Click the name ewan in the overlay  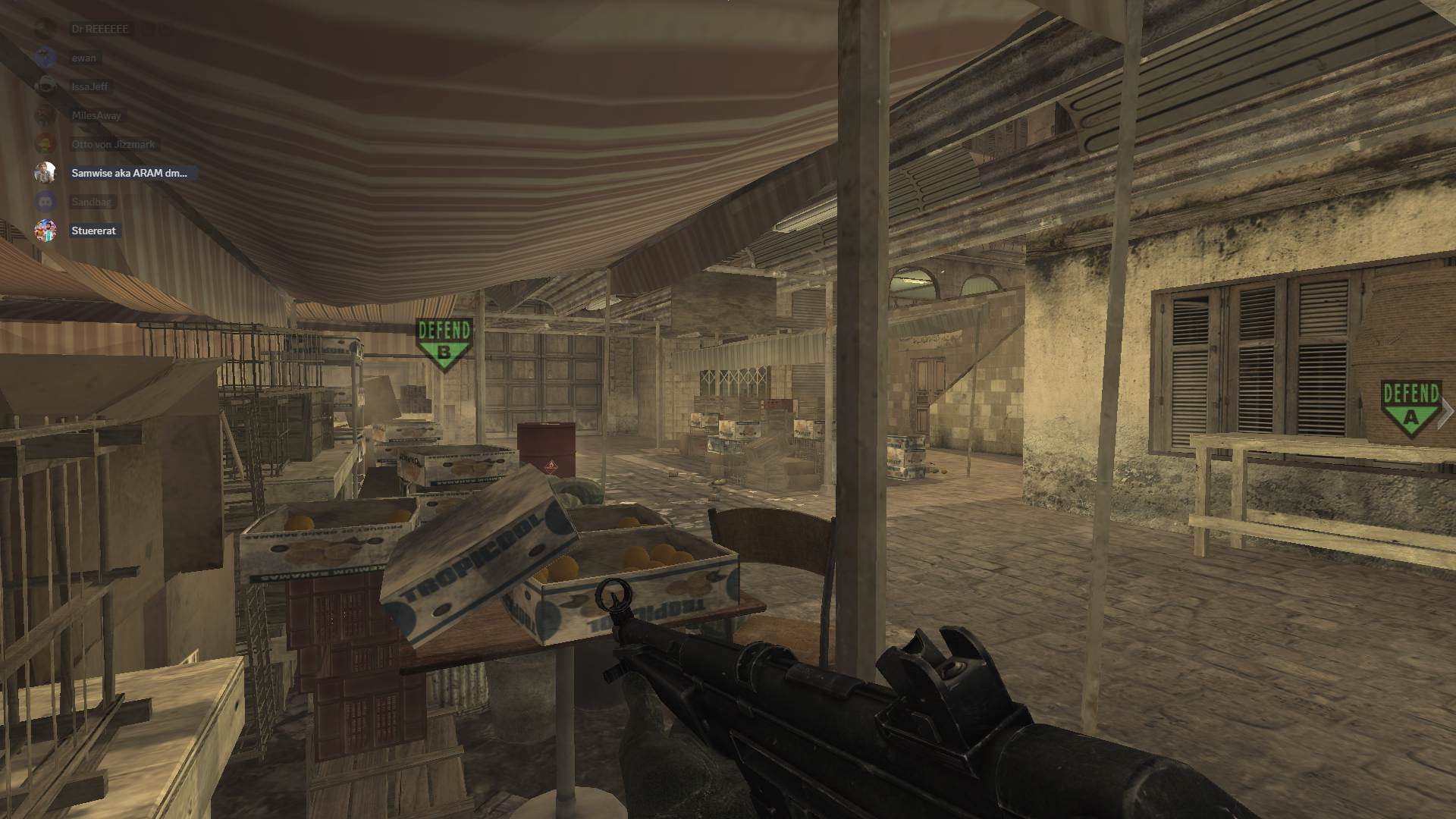pos(83,58)
